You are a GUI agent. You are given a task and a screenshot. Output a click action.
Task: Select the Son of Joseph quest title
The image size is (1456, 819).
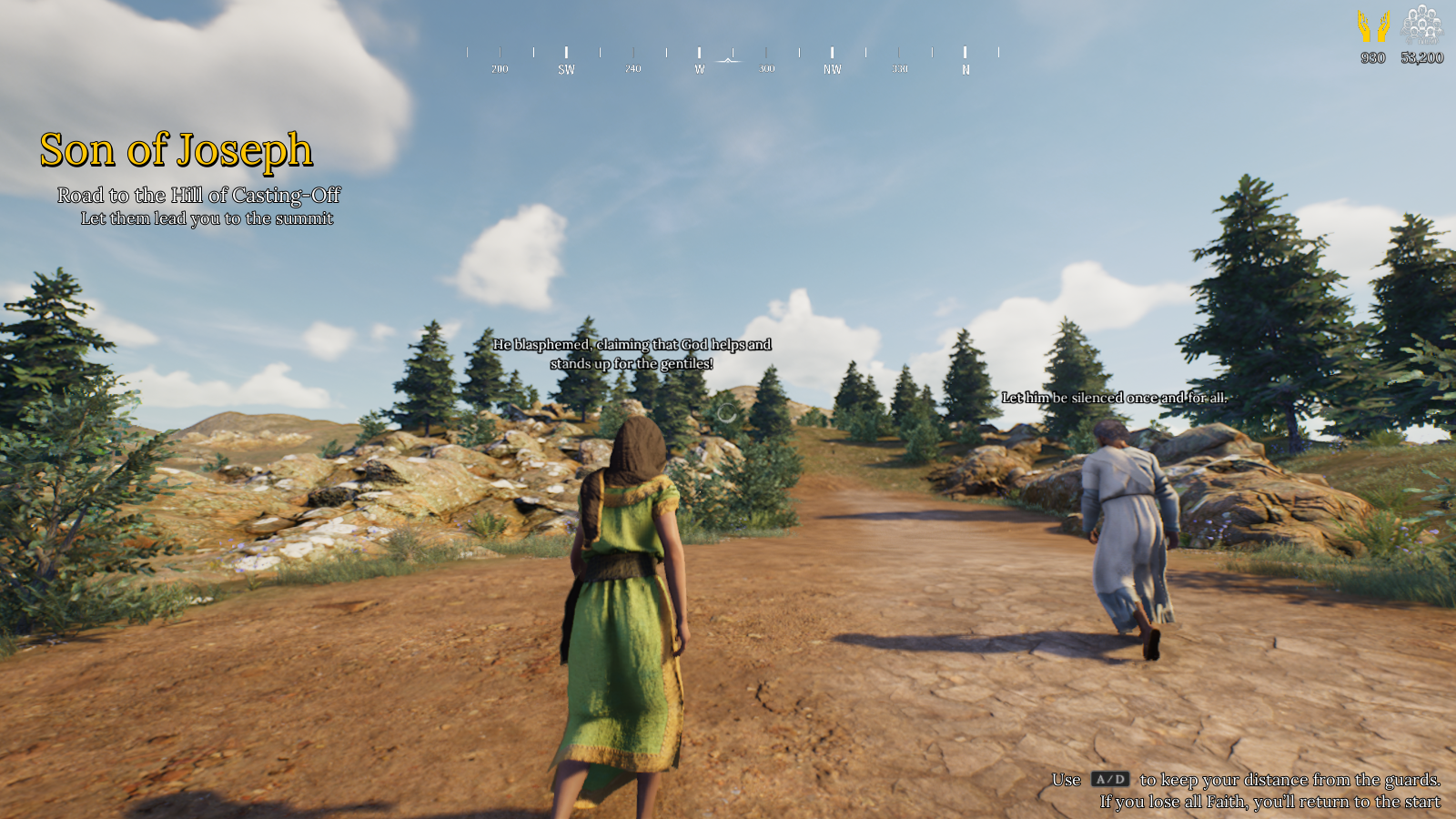(x=177, y=150)
